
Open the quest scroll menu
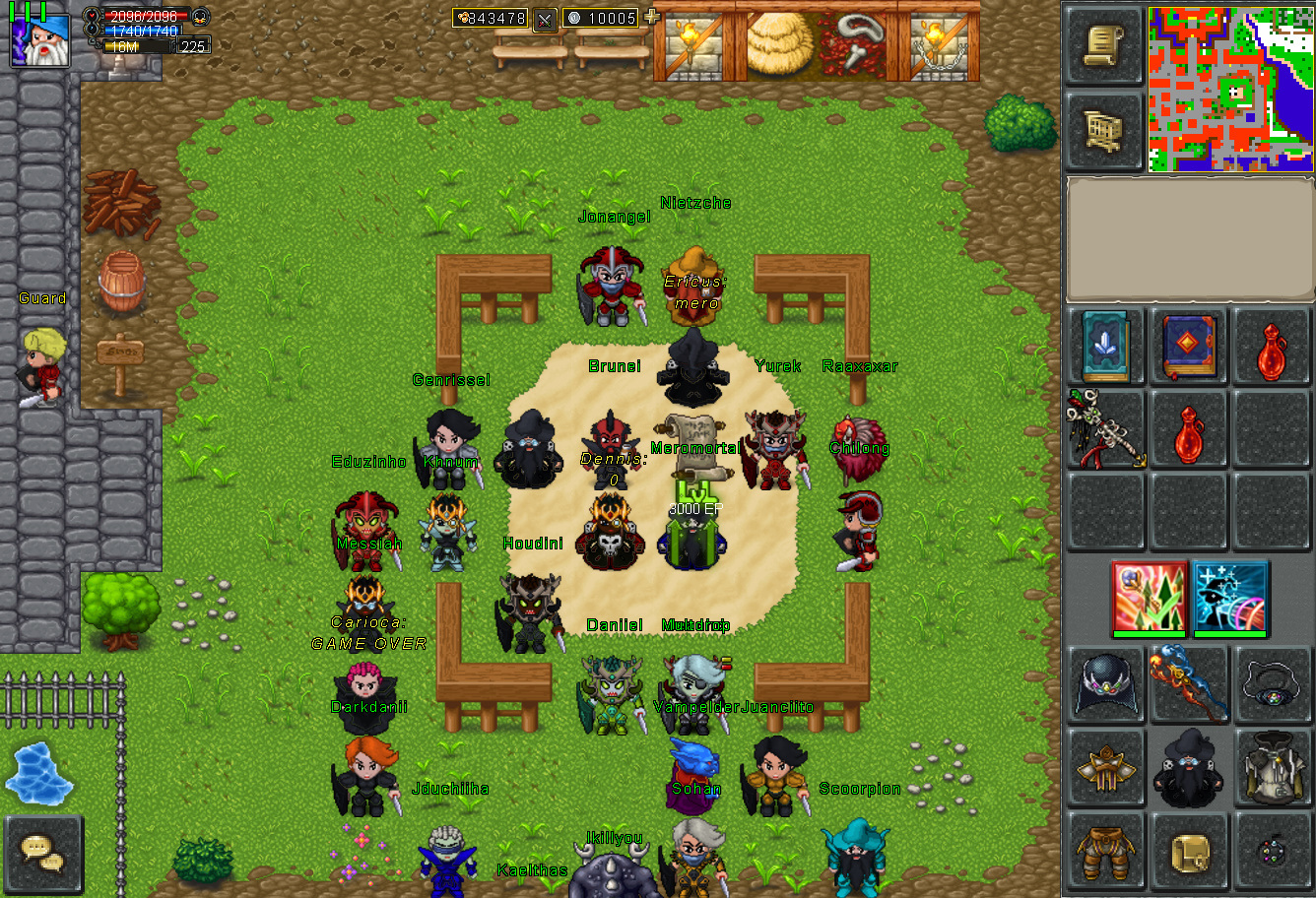tap(1104, 46)
